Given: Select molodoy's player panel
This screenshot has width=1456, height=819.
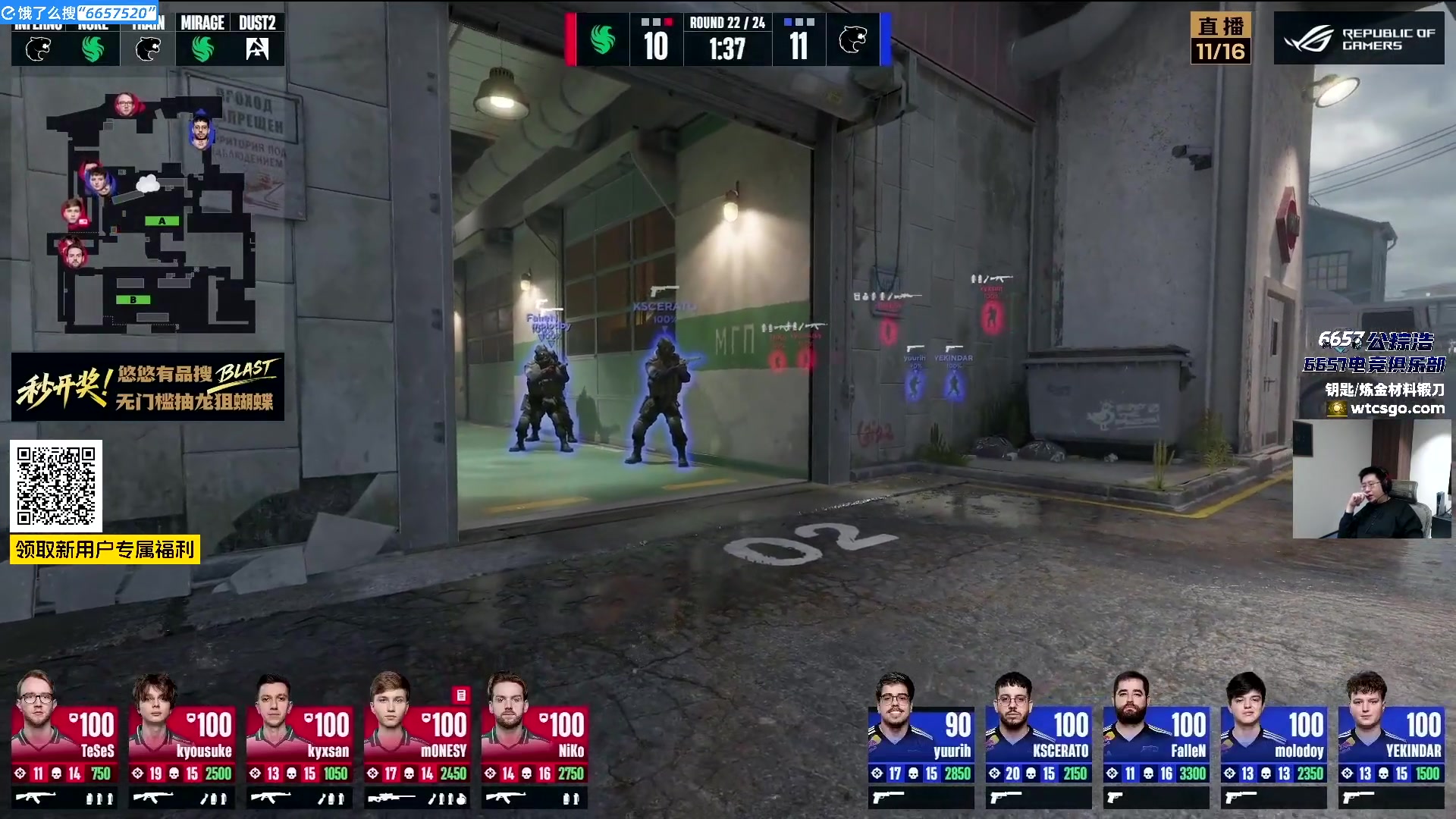Looking at the screenshot, I should tap(1274, 739).
